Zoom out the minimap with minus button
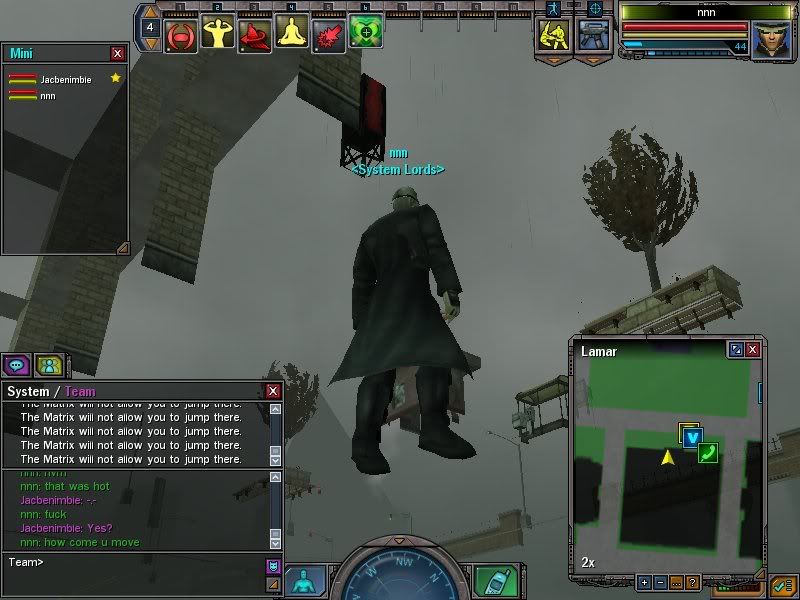The width and height of the screenshot is (800, 600). tap(660, 582)
